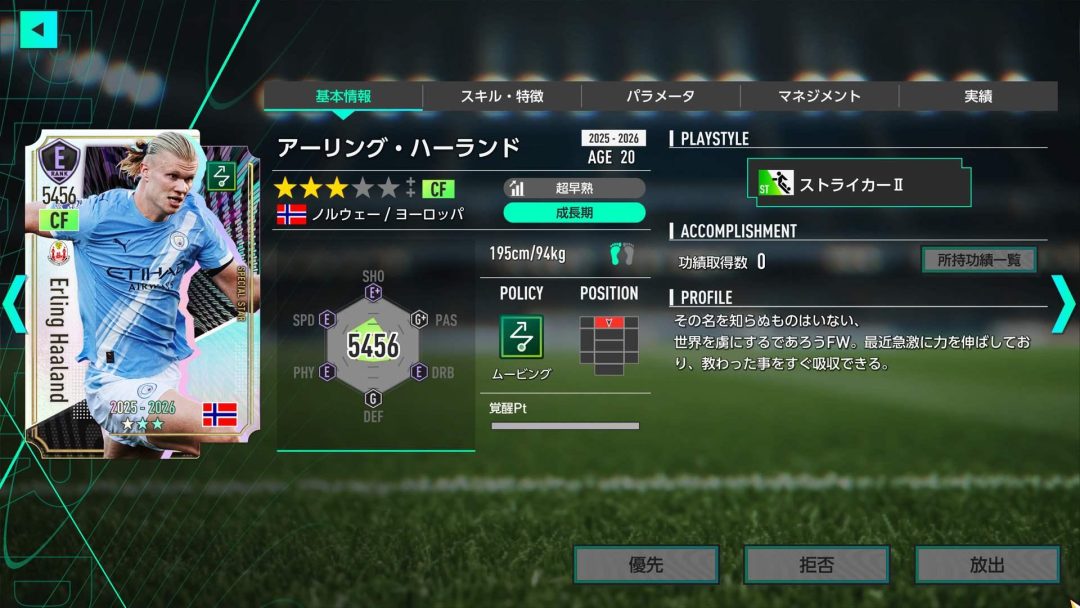Go back with the top-left arrow button
Image resolution: width=1080 pixels, height=608 pixels.
38,29
